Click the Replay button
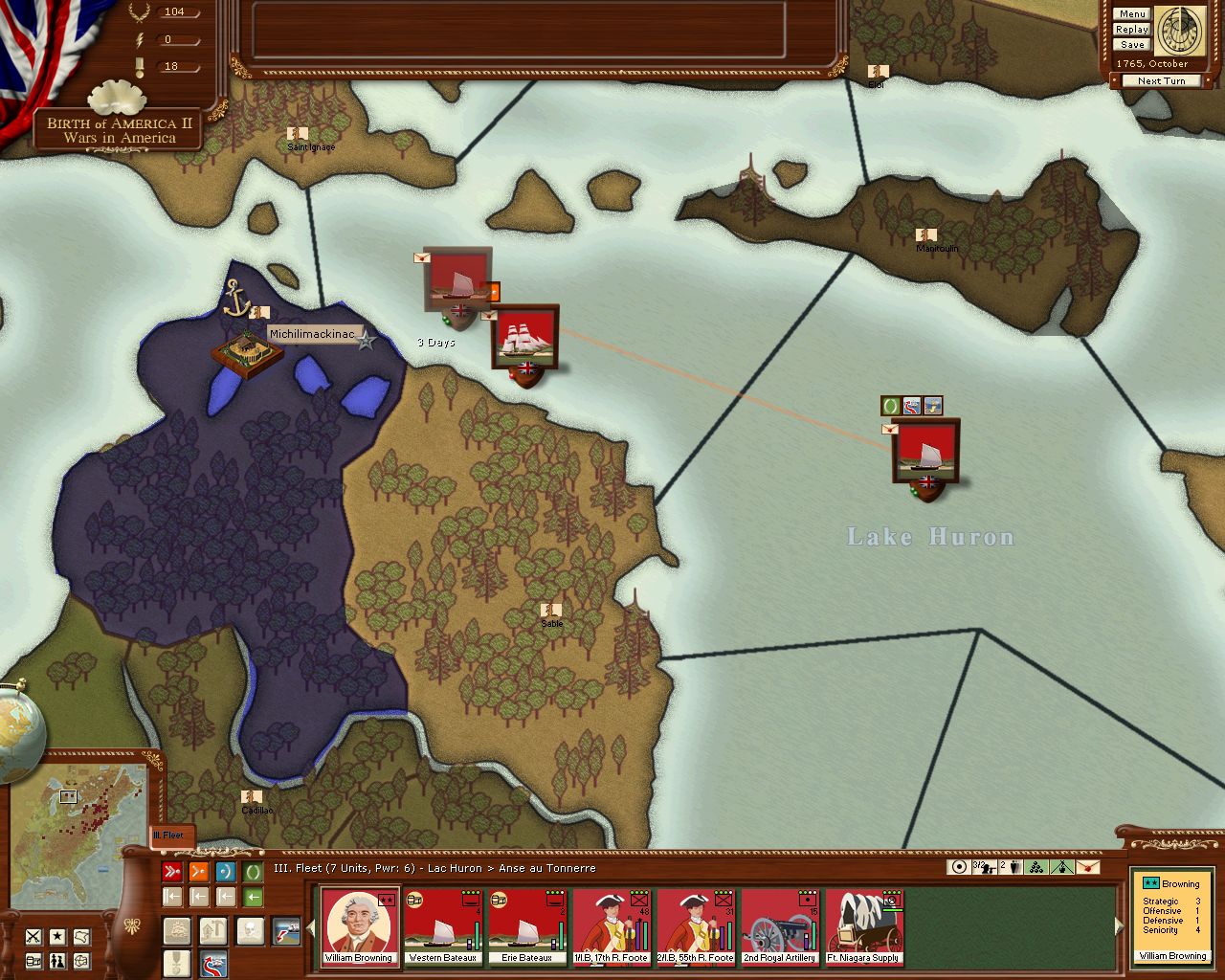The width and height of the screenshot is (1225, 980). pyautogui.click(x=1131, y=30)
